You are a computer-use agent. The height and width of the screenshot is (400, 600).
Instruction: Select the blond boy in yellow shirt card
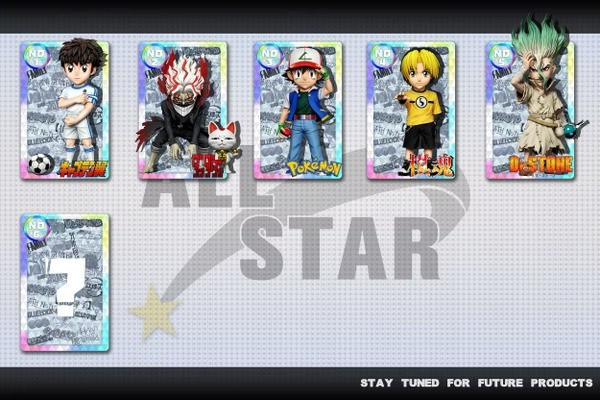point(411,110)
